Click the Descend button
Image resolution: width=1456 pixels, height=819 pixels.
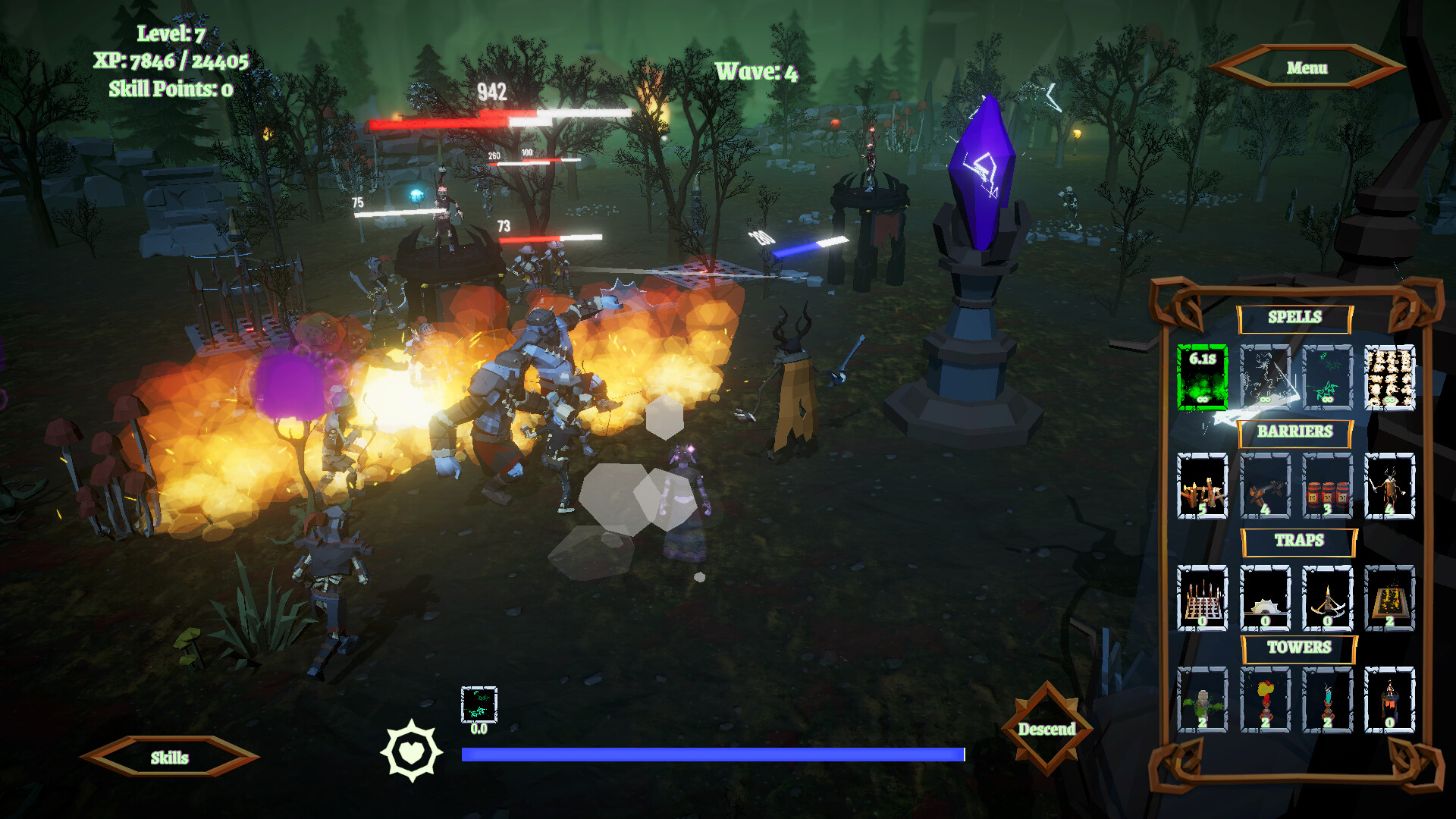(x=1046, y=729)
